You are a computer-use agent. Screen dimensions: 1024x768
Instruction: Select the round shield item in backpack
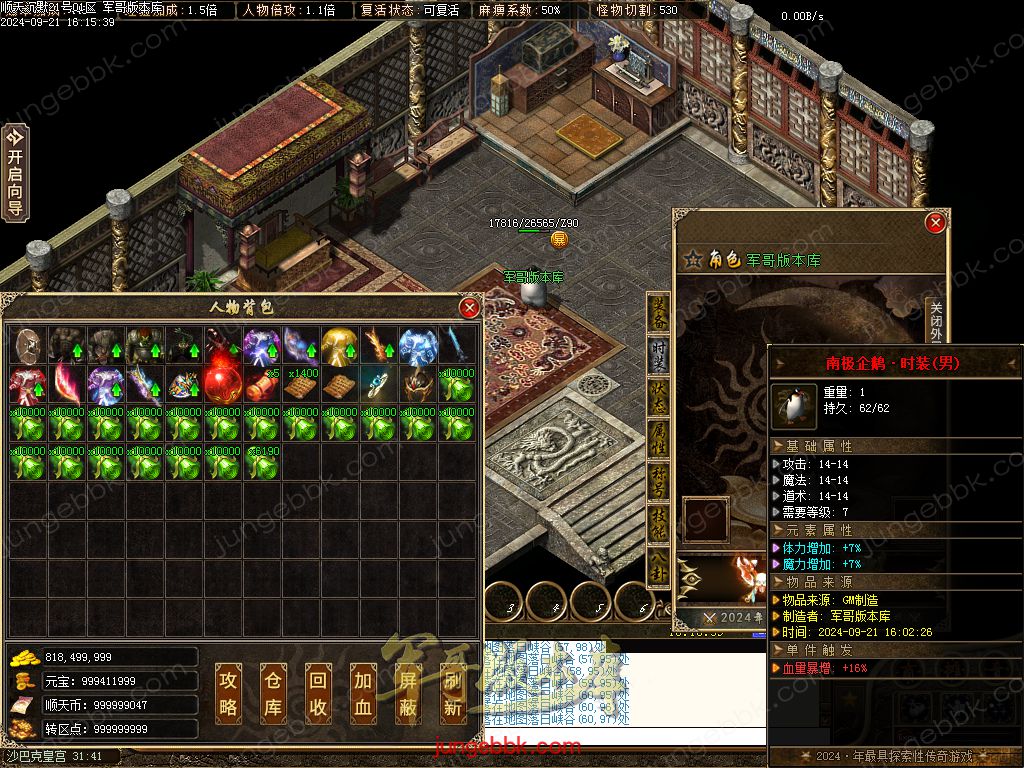point(28,345)
